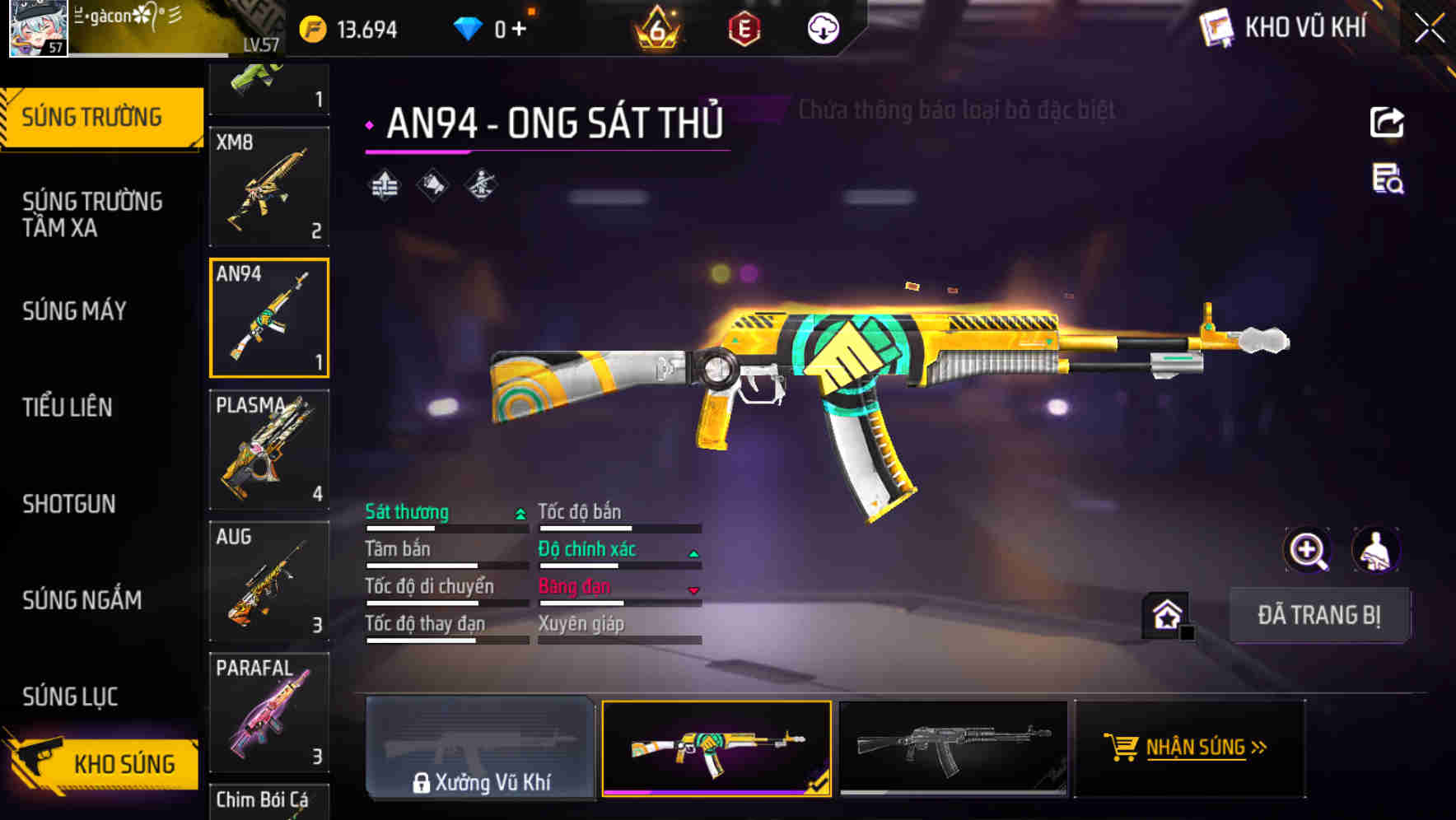Show the Shotgun category

[x=69, y=503]
